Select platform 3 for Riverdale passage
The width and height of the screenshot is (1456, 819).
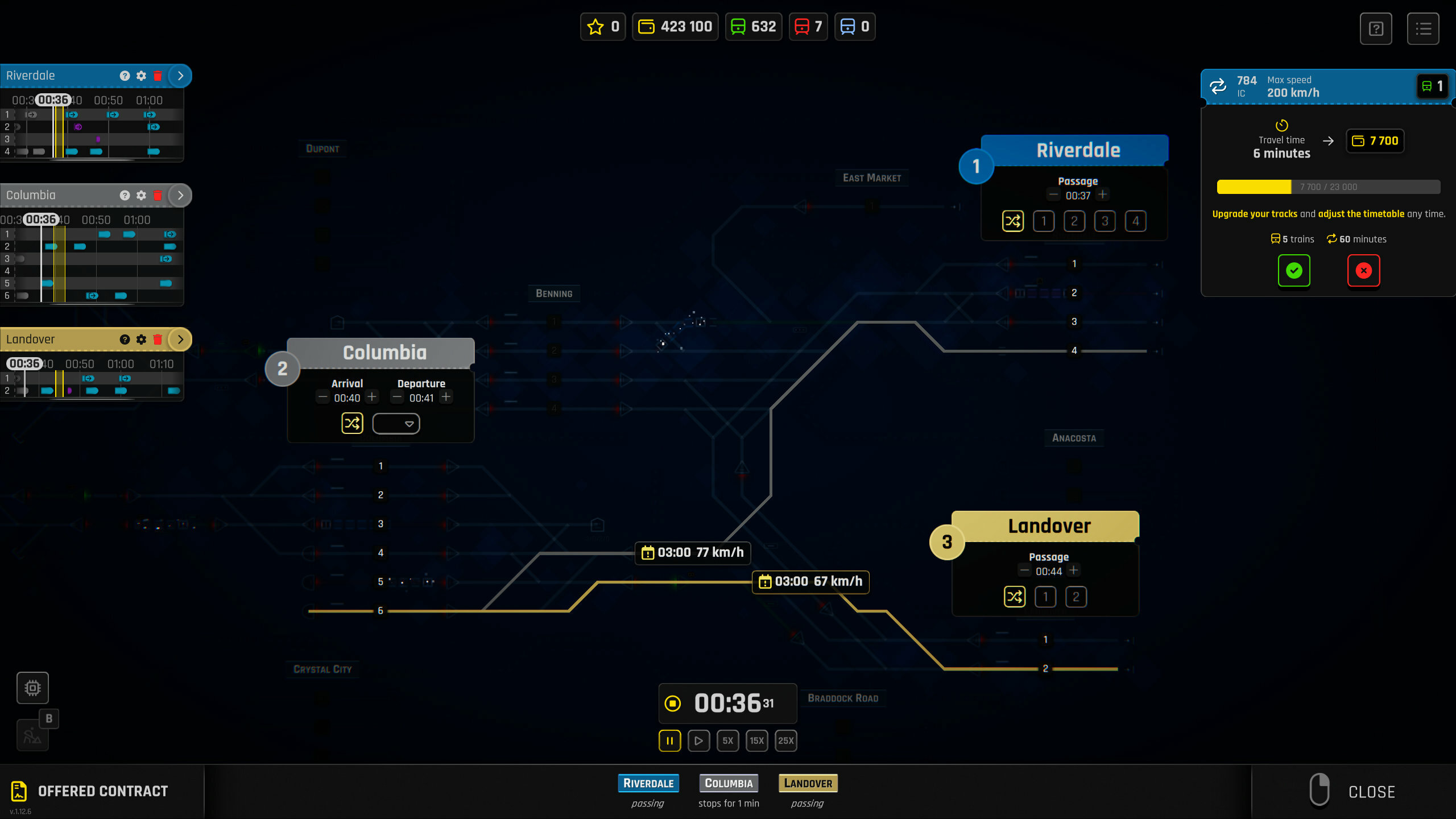tap(1105, 221)
